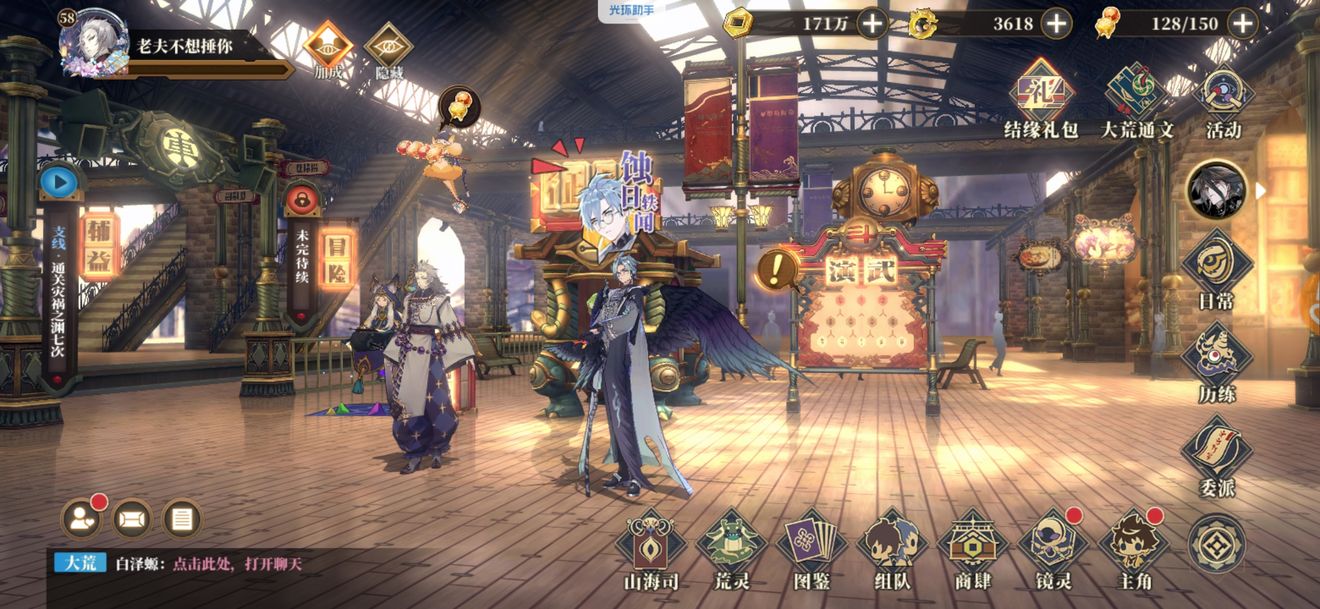Screen dimensions: 1320x609
Task: Open the 加成 bonus panel
Action: pyautogui.click(x=328, y=48)
